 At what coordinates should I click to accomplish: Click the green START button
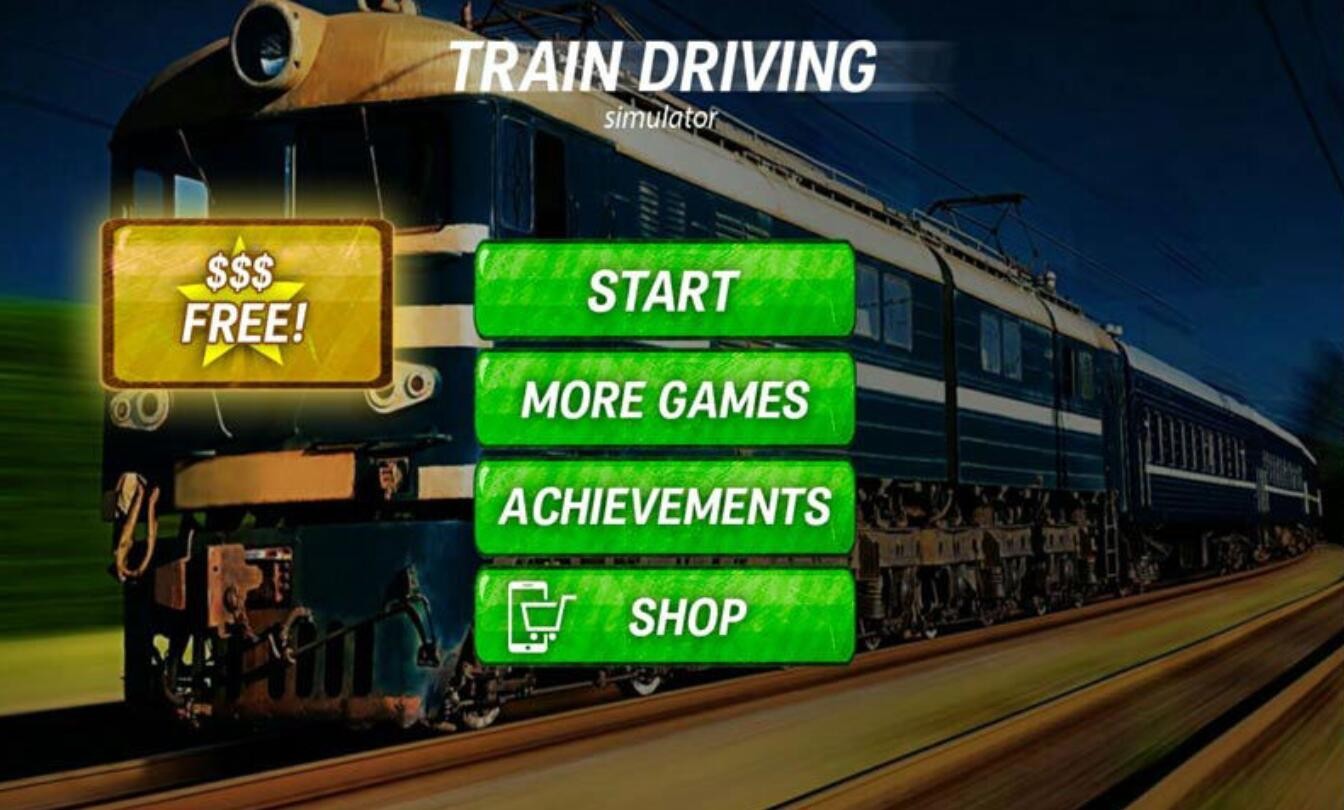pyautogui.click(x=664, y=290)
